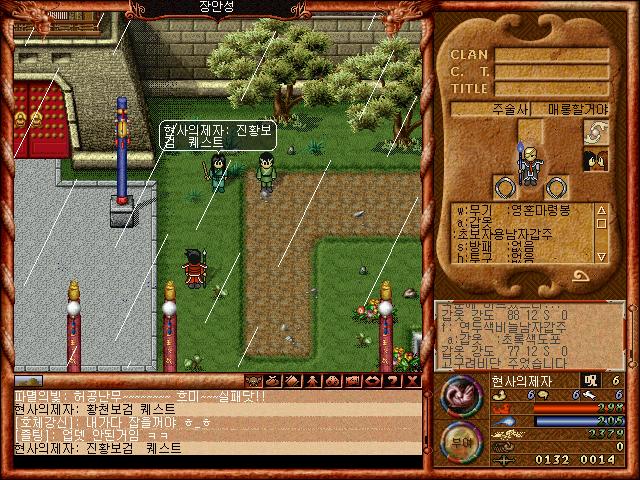640x480 pixels.
Task: Open the pouch icon in the toolbar
Action: coord(270,381)
